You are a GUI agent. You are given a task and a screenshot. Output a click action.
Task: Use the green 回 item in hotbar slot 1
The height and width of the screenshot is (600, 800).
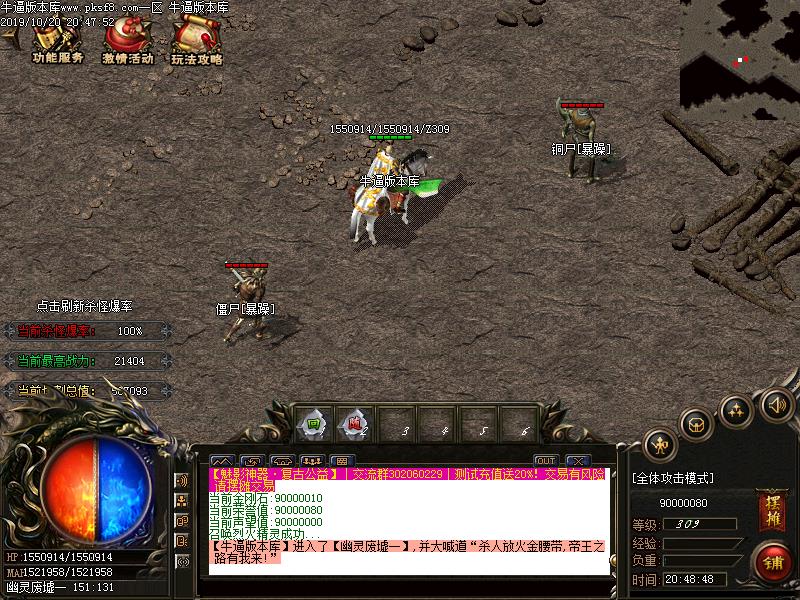tap(315, 424)
